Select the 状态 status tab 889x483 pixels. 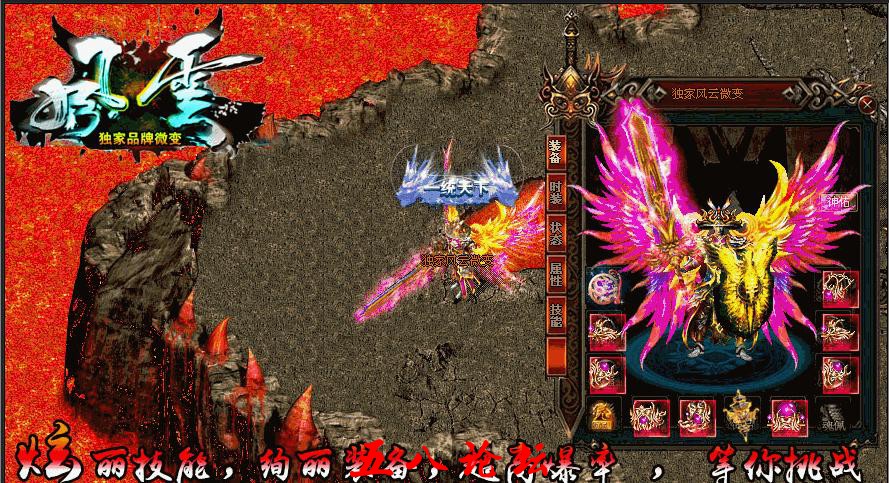coord(557,232)
